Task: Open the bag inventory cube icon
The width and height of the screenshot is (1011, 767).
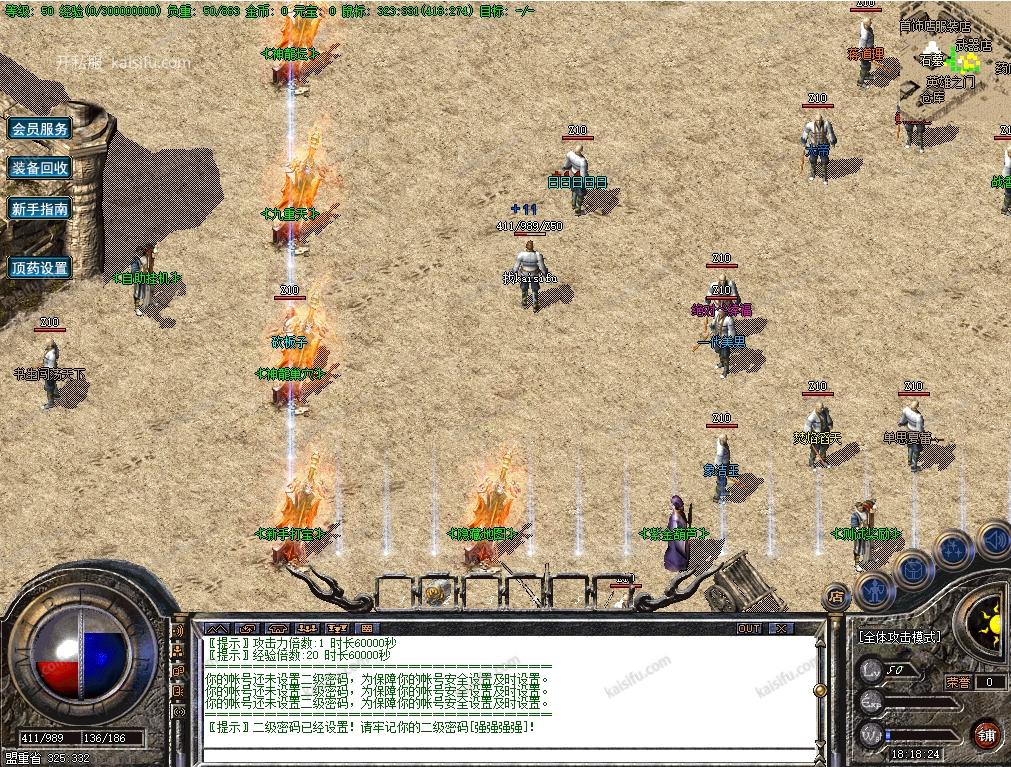Action: (914, 570)
